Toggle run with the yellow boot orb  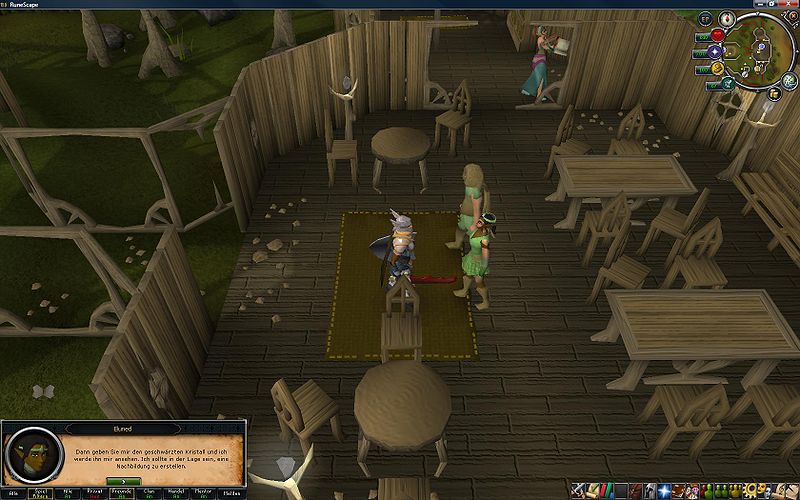click(717, 69)
